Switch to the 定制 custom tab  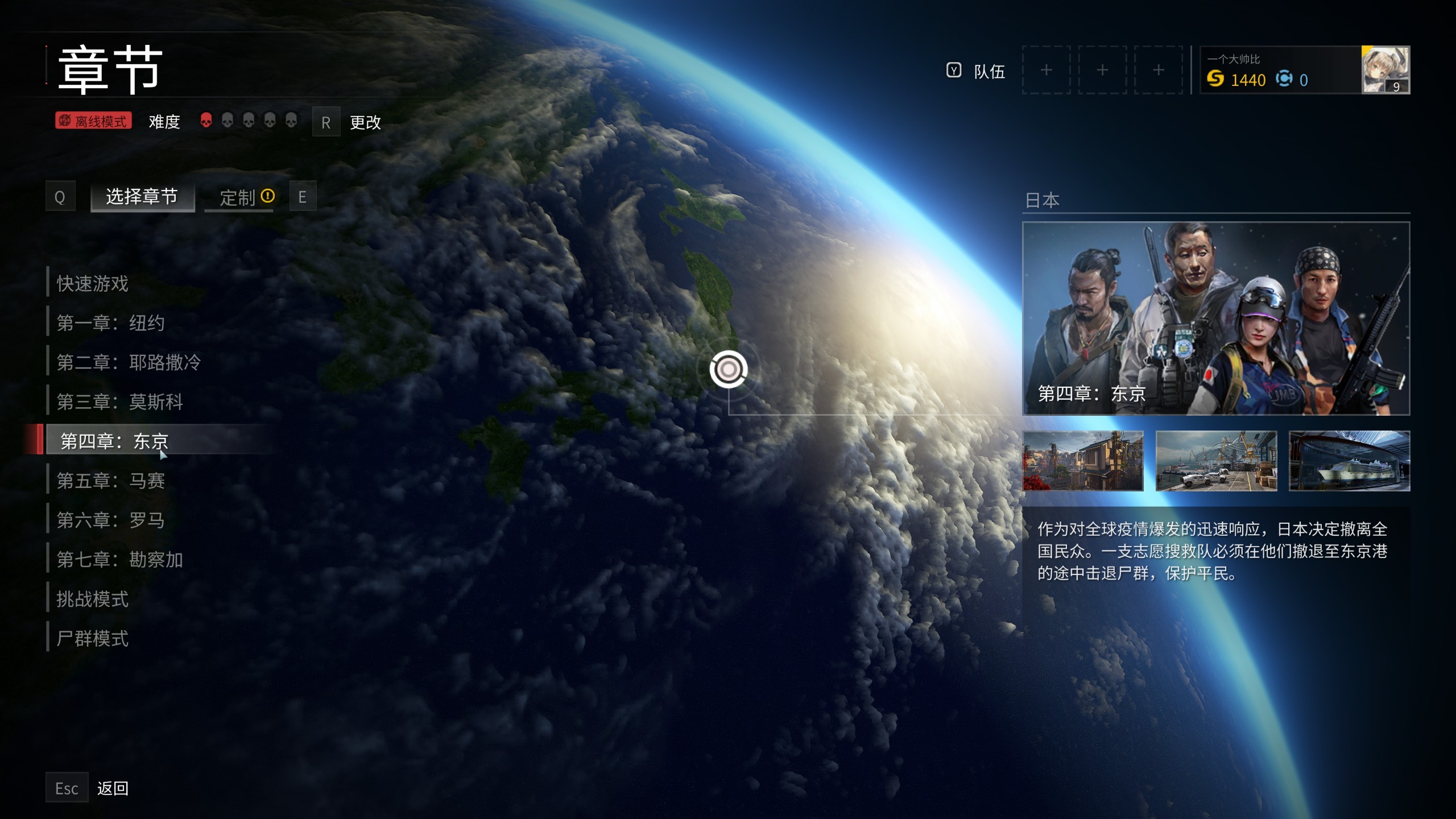(x=239, y=197)
